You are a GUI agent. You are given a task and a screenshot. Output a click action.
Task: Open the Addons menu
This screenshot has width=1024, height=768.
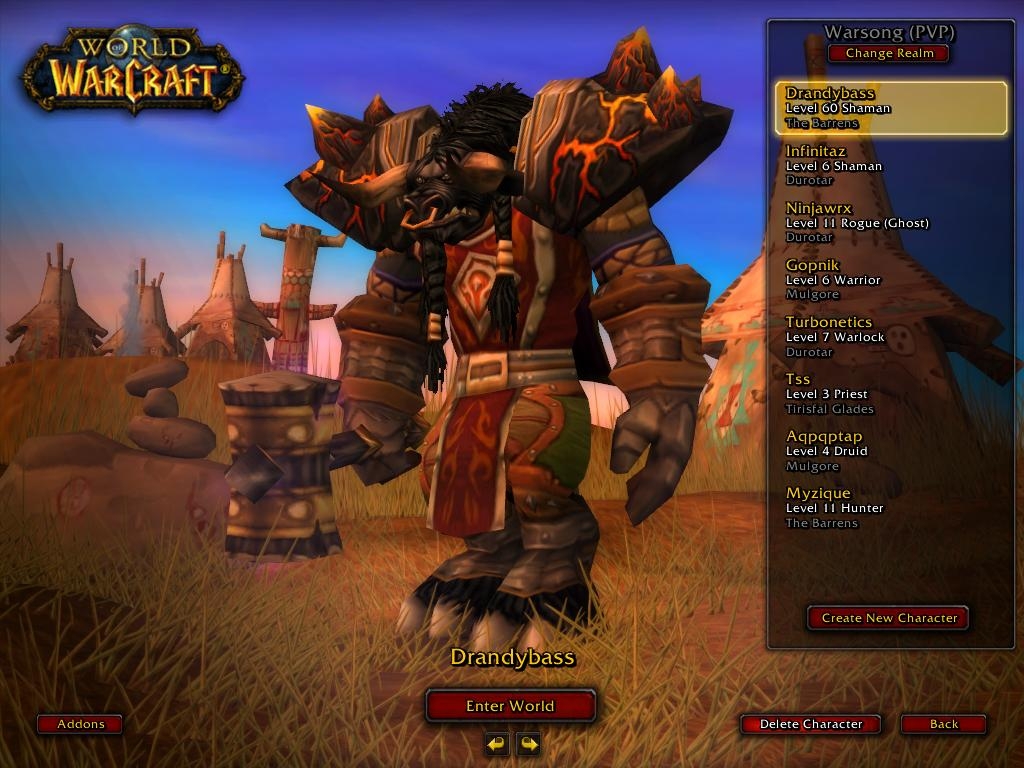point(80,724)
